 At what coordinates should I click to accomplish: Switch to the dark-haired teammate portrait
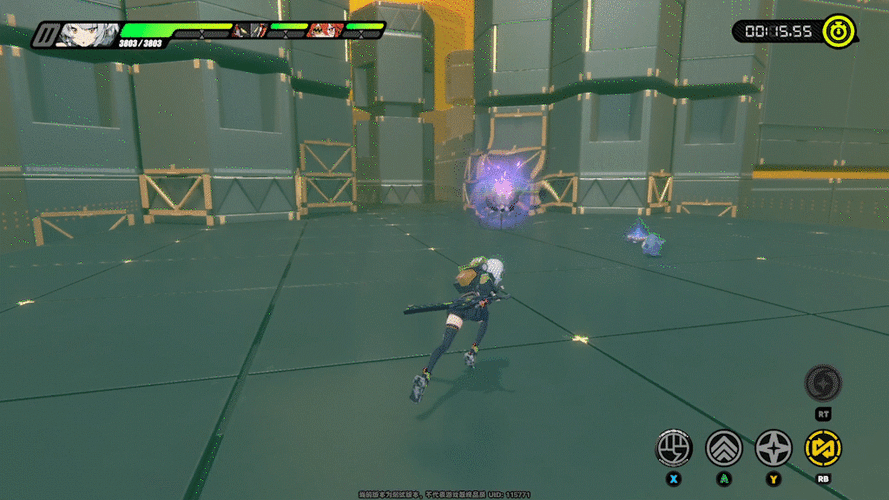click(x=248, y=30)
